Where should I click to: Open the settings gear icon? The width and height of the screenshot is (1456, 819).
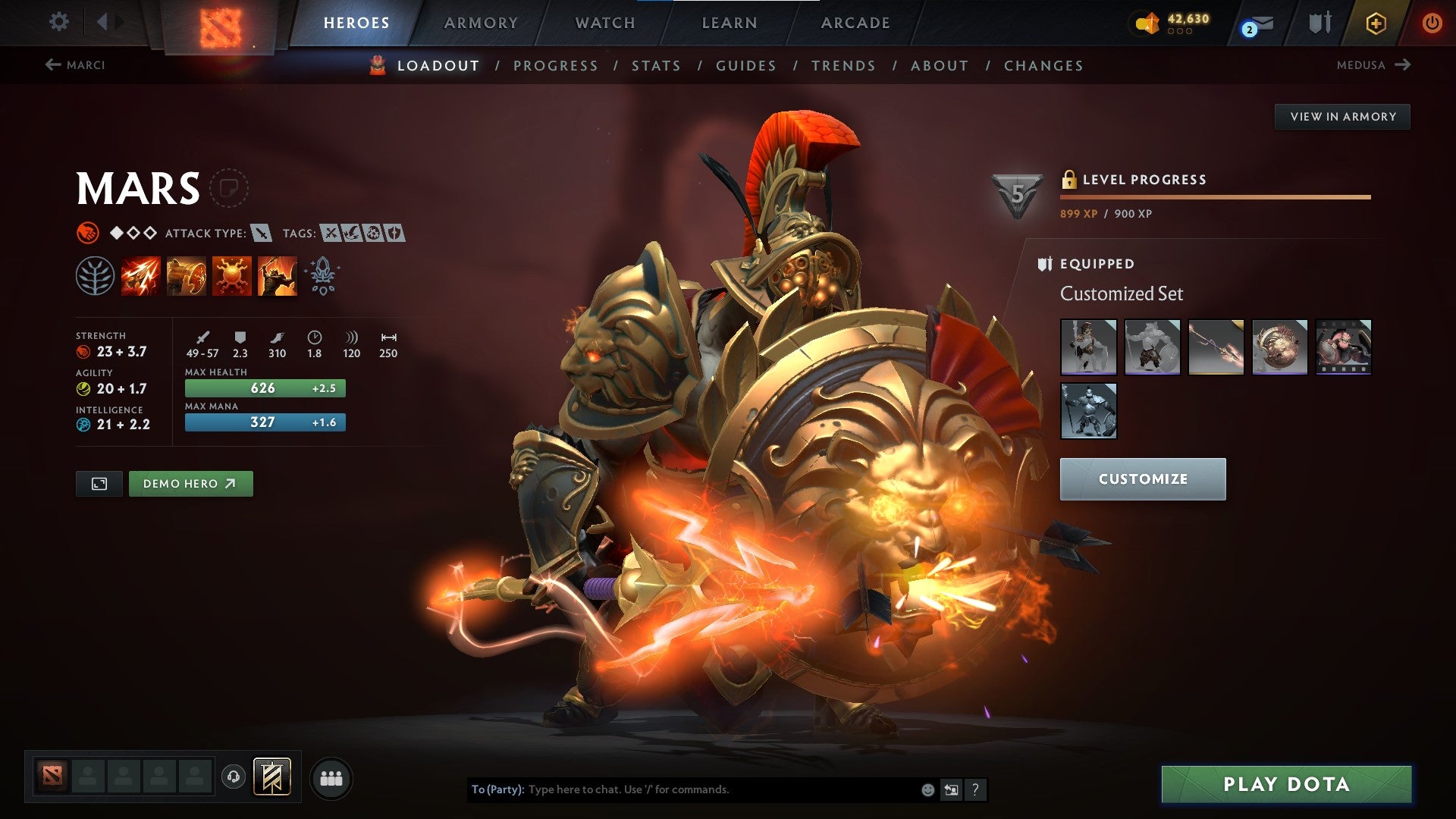pyautogui.click(x=58, y=22)
